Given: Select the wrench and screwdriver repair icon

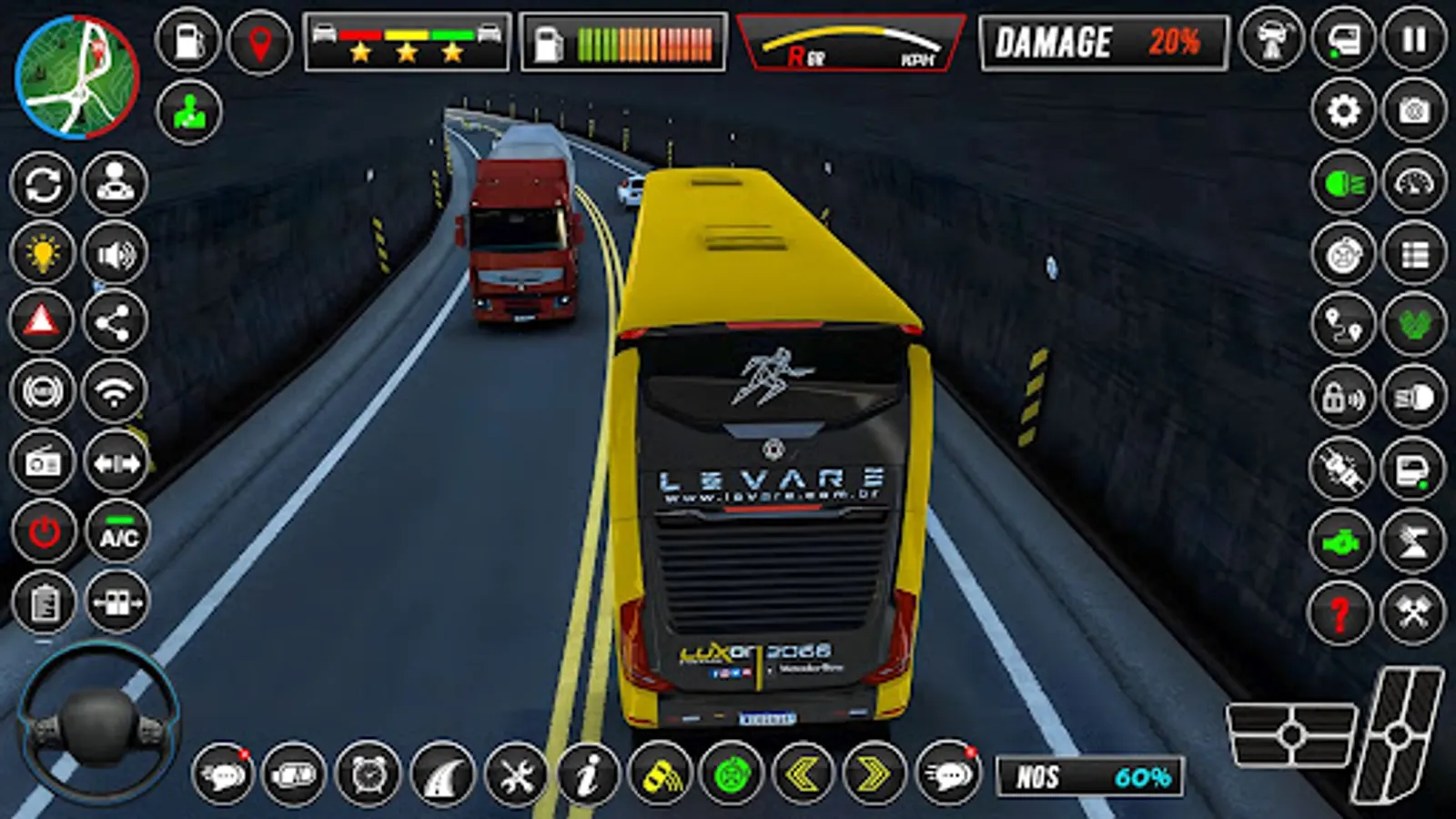Looking at the screenshot, I should (x=513, y=777).
